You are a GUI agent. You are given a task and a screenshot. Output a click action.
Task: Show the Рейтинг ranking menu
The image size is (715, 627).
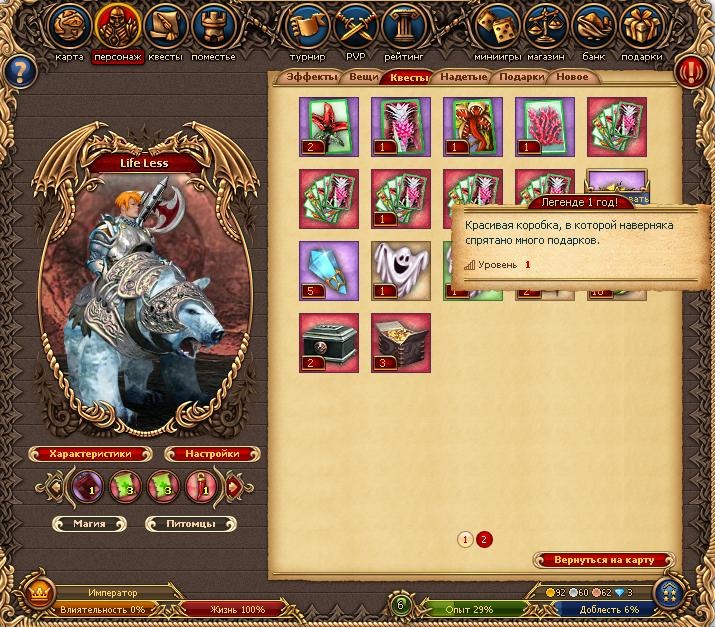click(x=405, y=26)
